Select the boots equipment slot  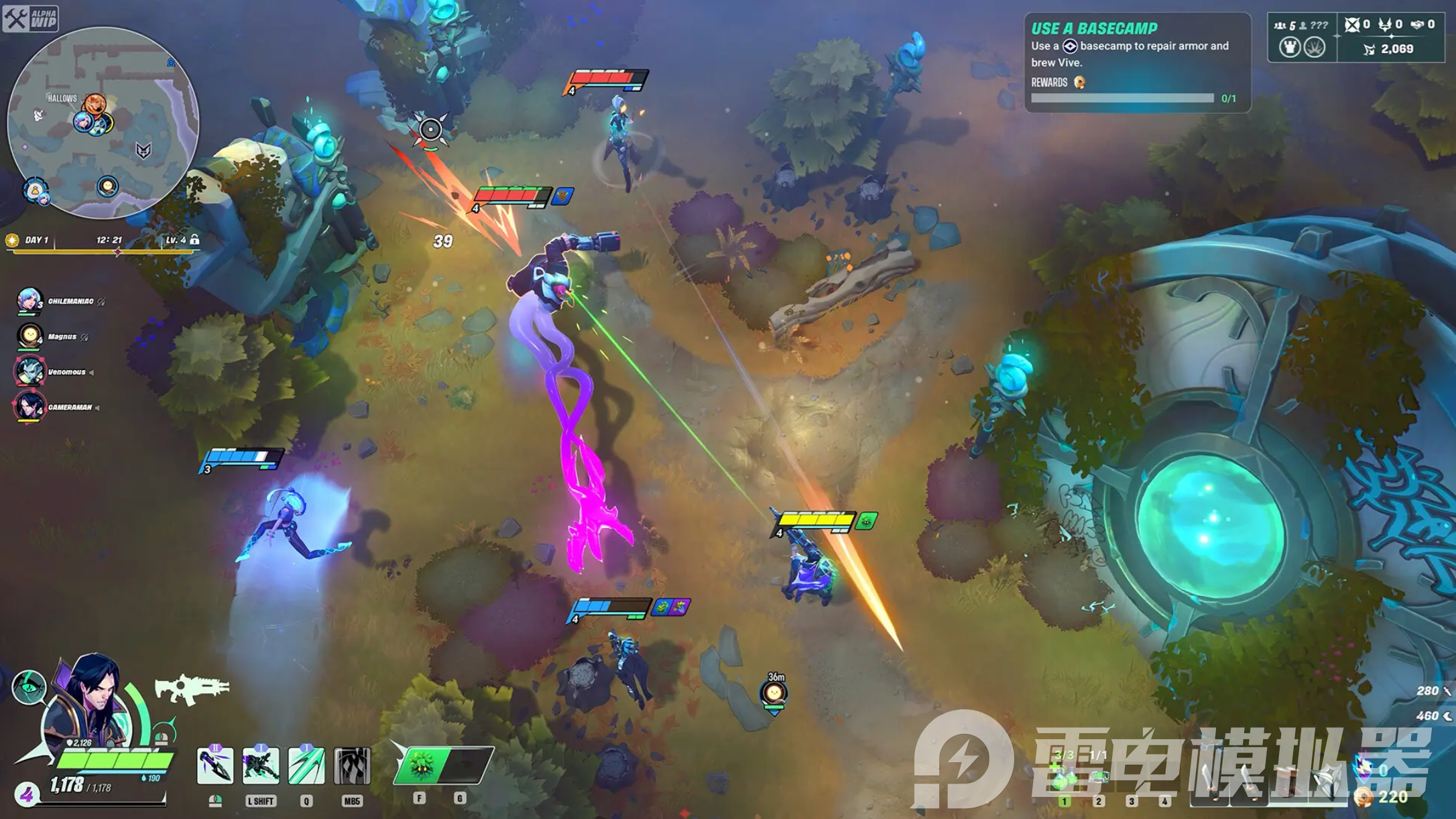click(x=1288, y=781)
